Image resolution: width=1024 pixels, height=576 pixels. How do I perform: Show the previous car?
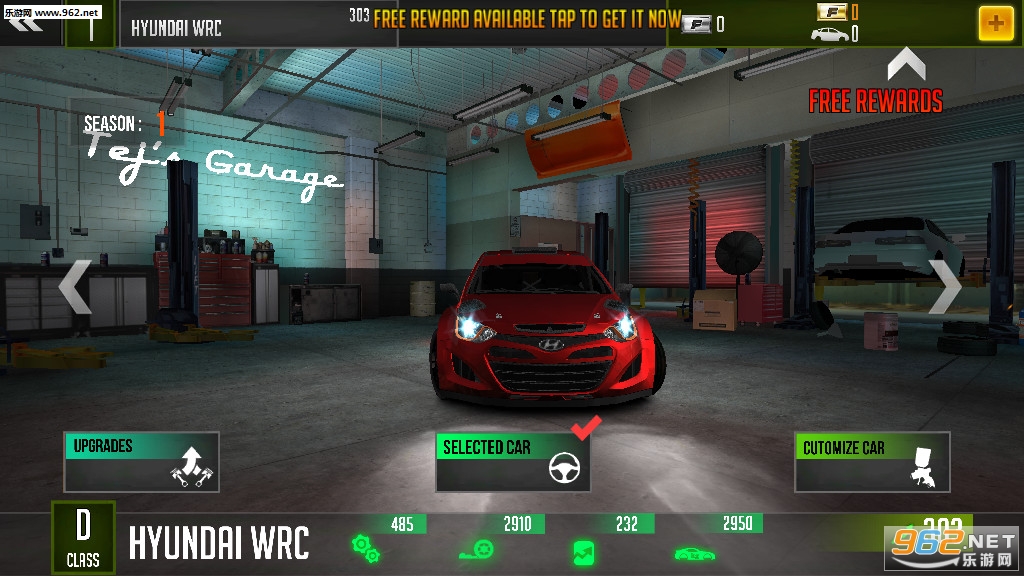coord(75,287)
